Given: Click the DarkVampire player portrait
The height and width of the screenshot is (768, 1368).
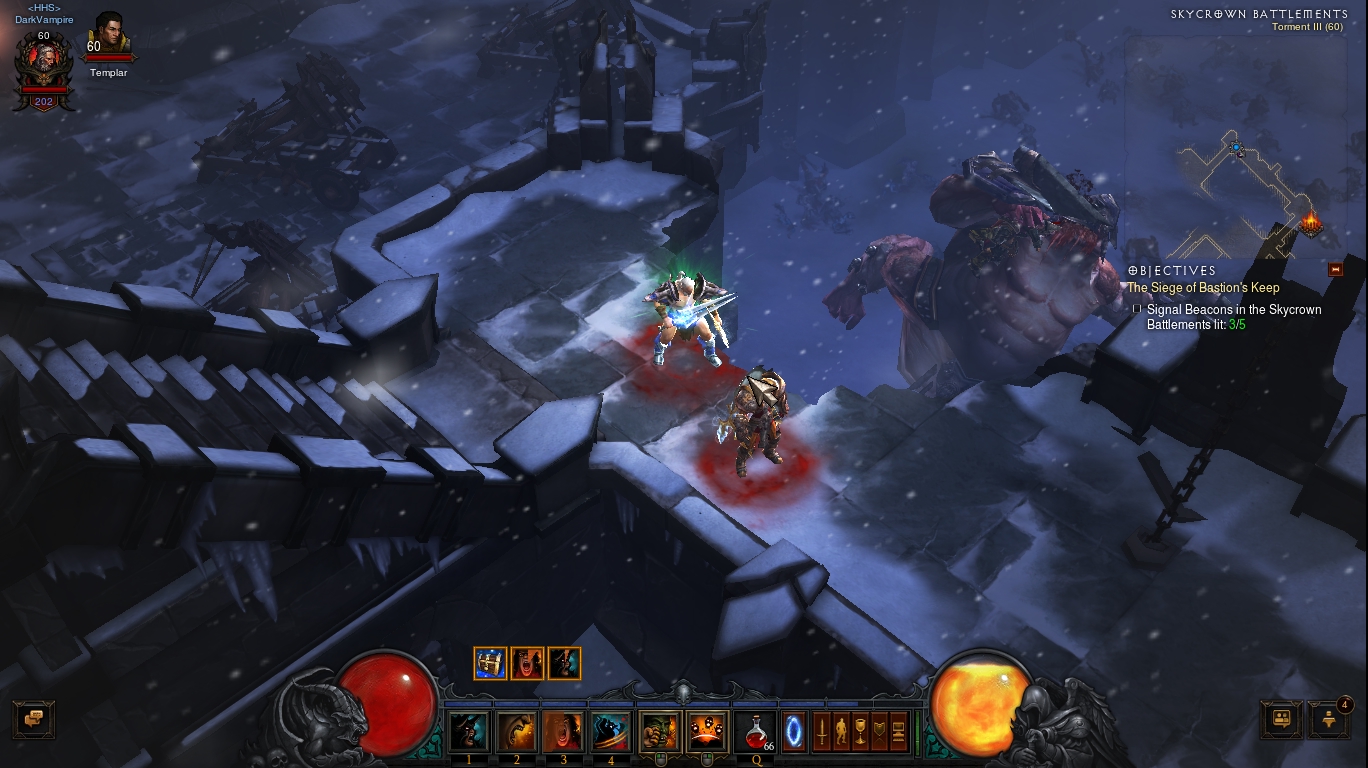Looking at the screenshot, I should pos(43,65).
